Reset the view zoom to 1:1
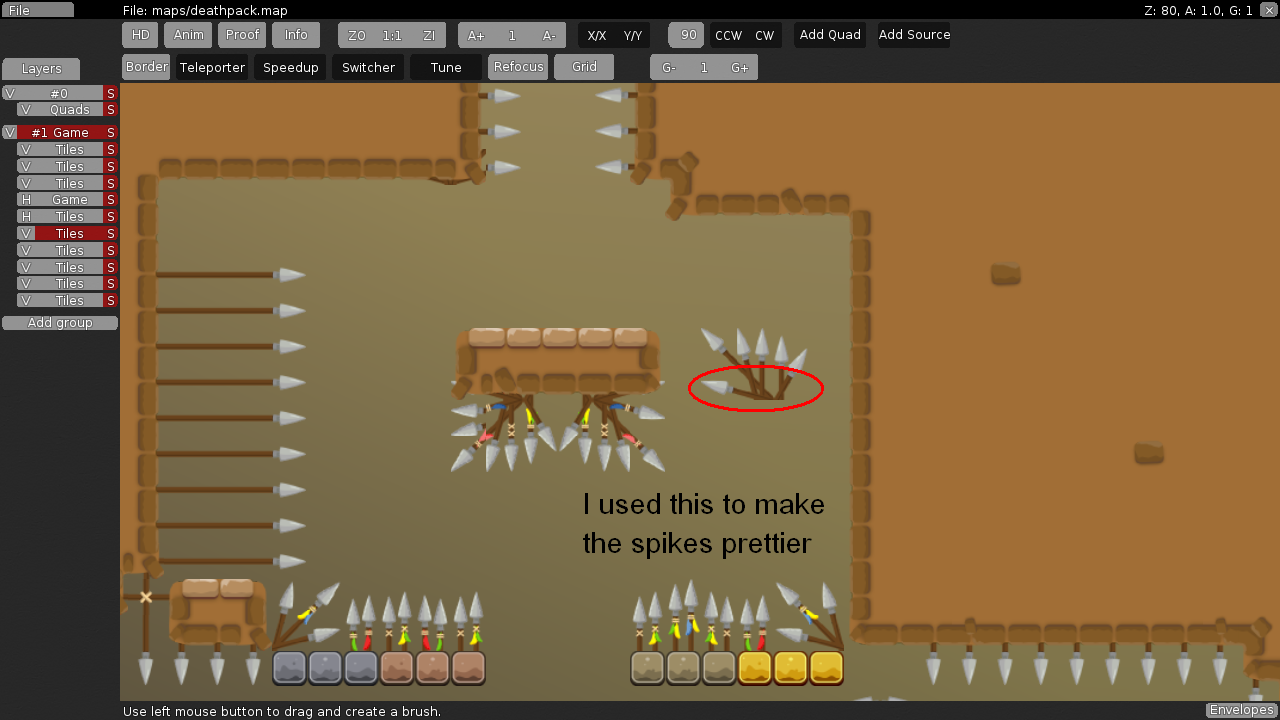The image size is (1280, 720). [391, 35]
